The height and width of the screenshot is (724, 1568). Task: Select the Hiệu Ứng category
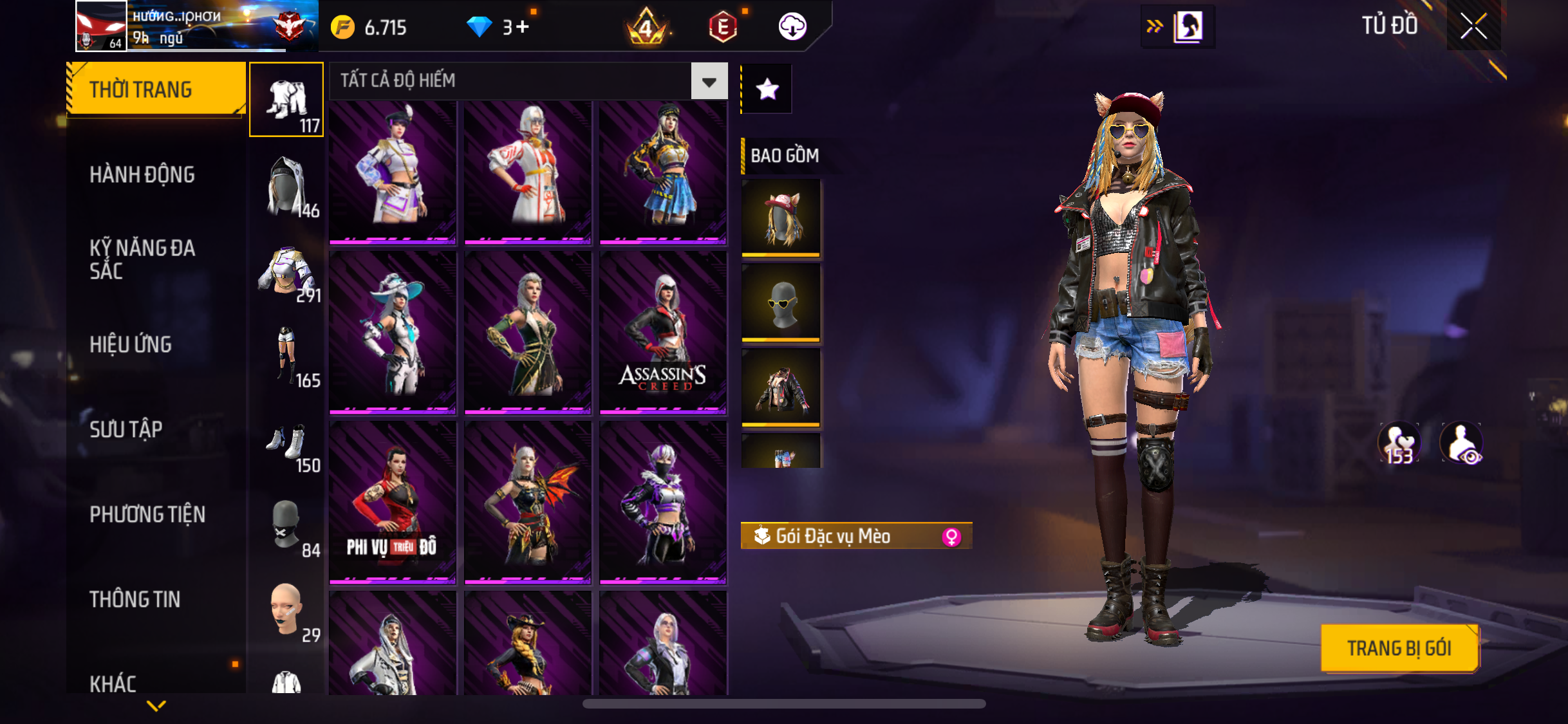pos(131,344)
